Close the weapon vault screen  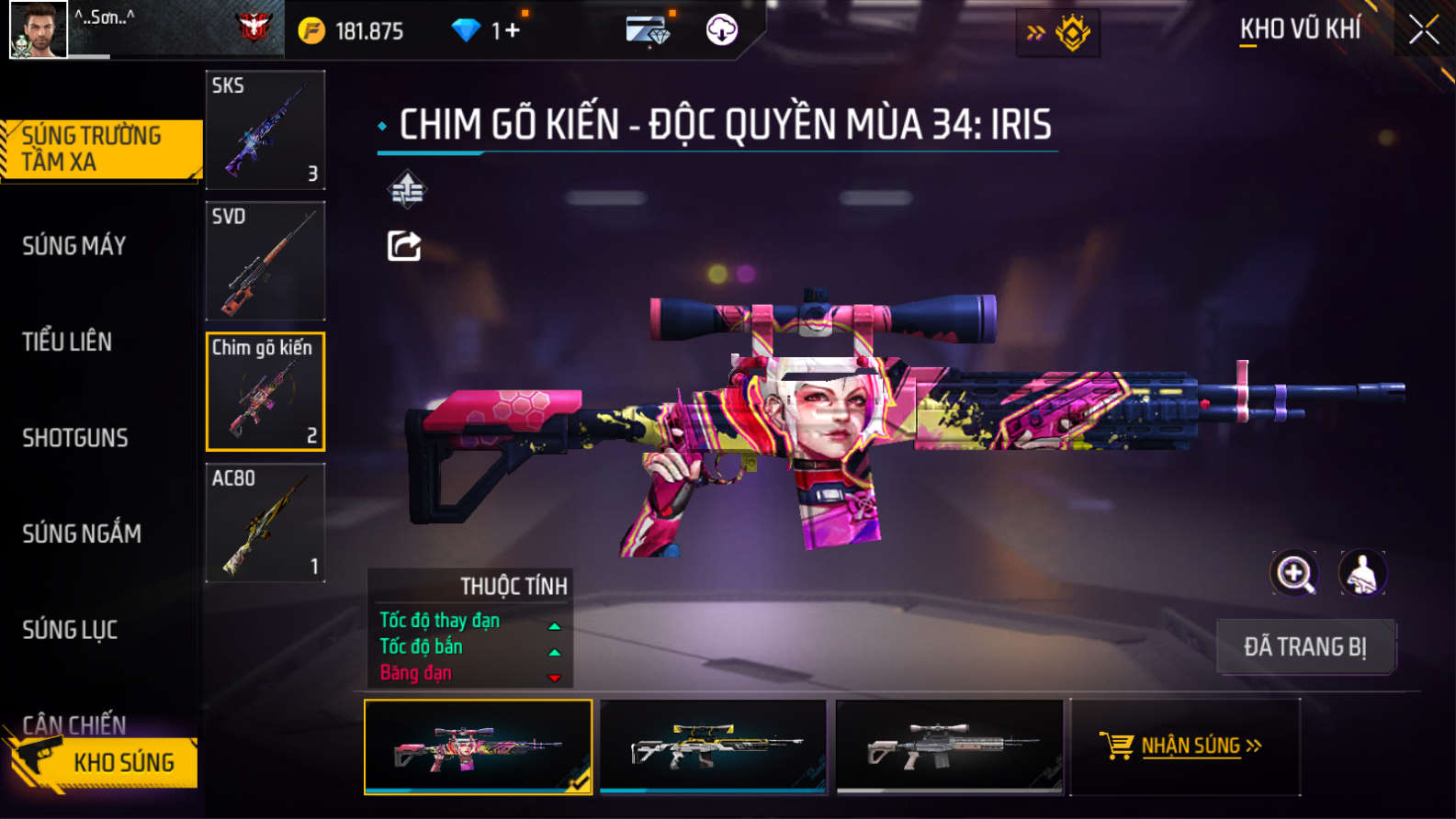point(1423,30)
